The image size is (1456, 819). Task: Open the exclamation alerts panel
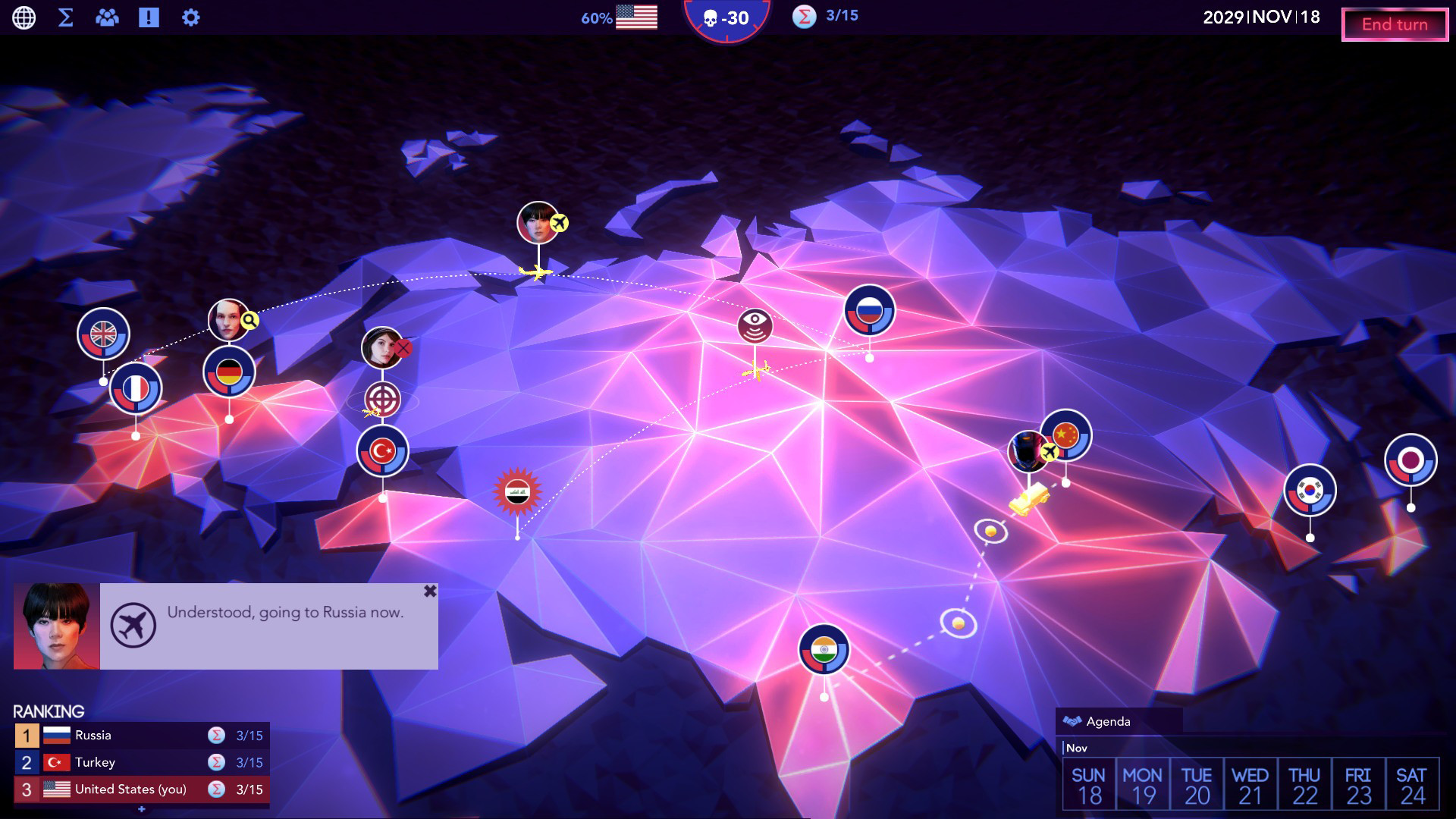pyautogui.click(x=149, y=17)
